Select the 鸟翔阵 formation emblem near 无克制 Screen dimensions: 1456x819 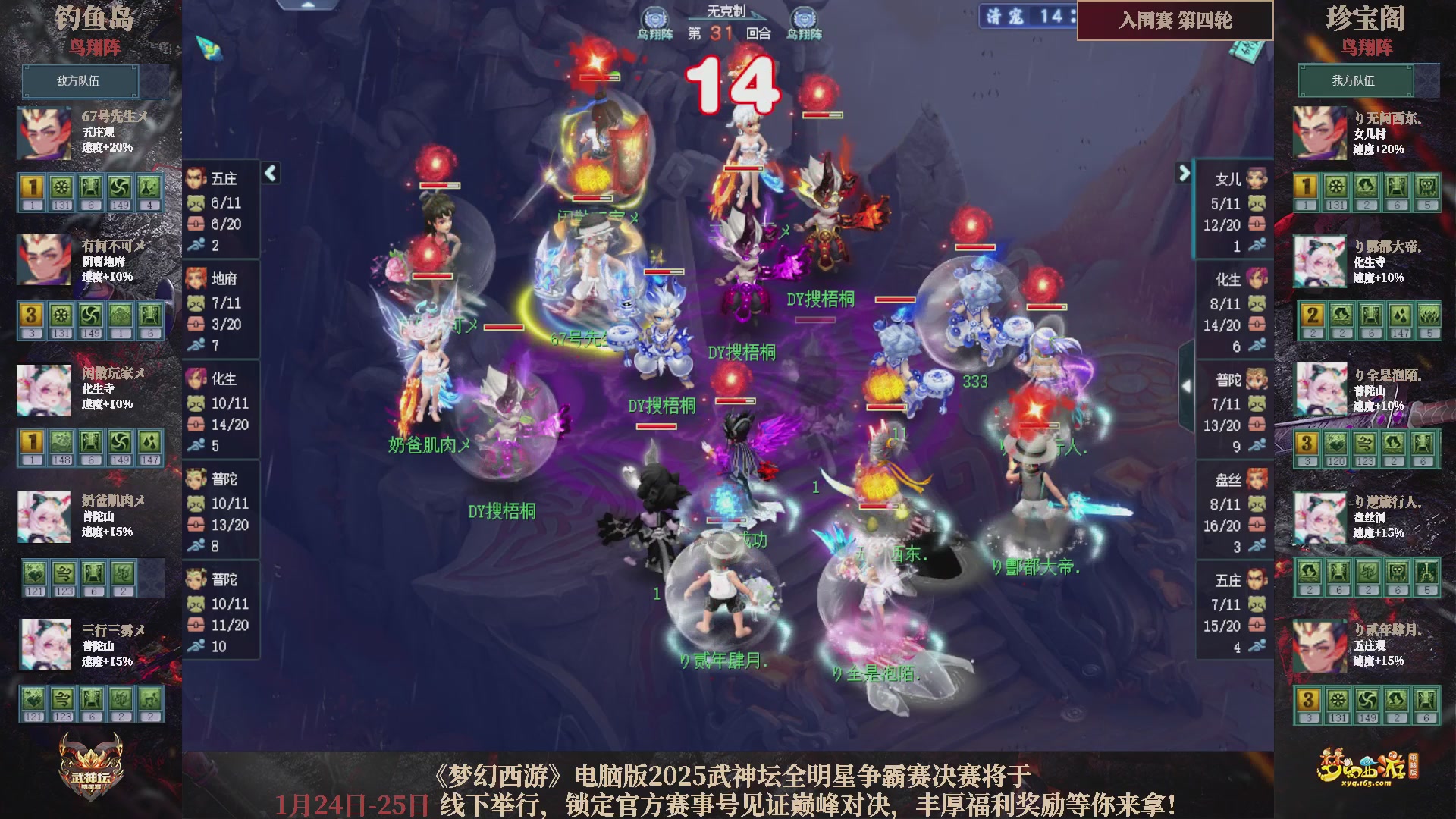[x=657, y=15]
